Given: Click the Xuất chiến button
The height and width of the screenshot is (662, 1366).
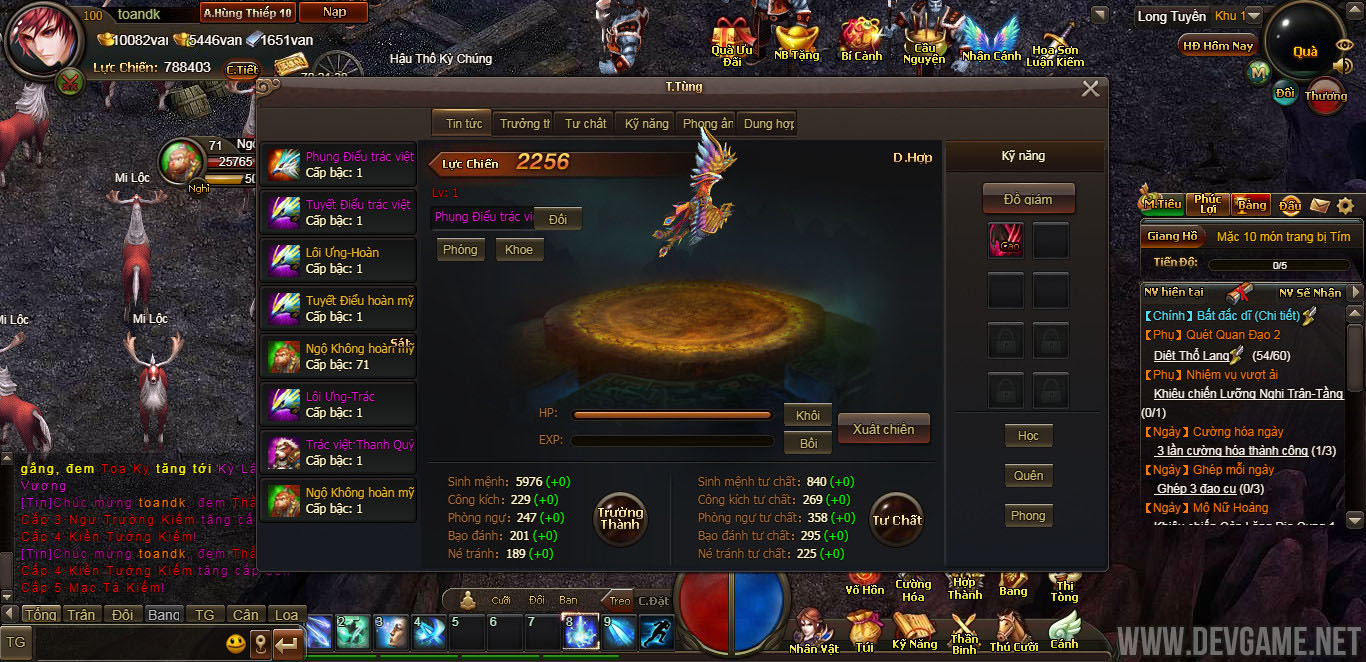Looking at the screenshot, I should click(x=883, y=429).
